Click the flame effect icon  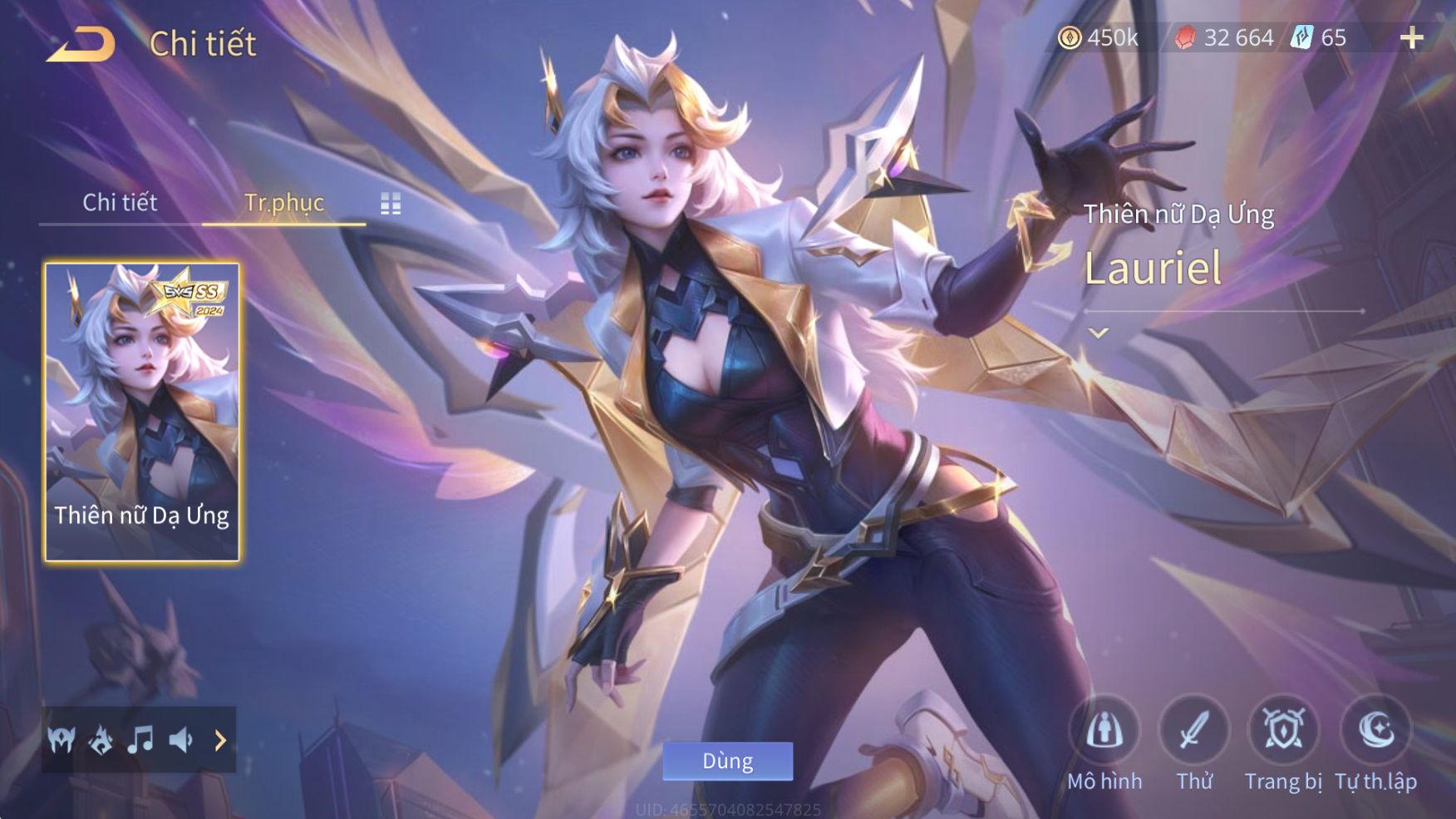pos(101,739)
